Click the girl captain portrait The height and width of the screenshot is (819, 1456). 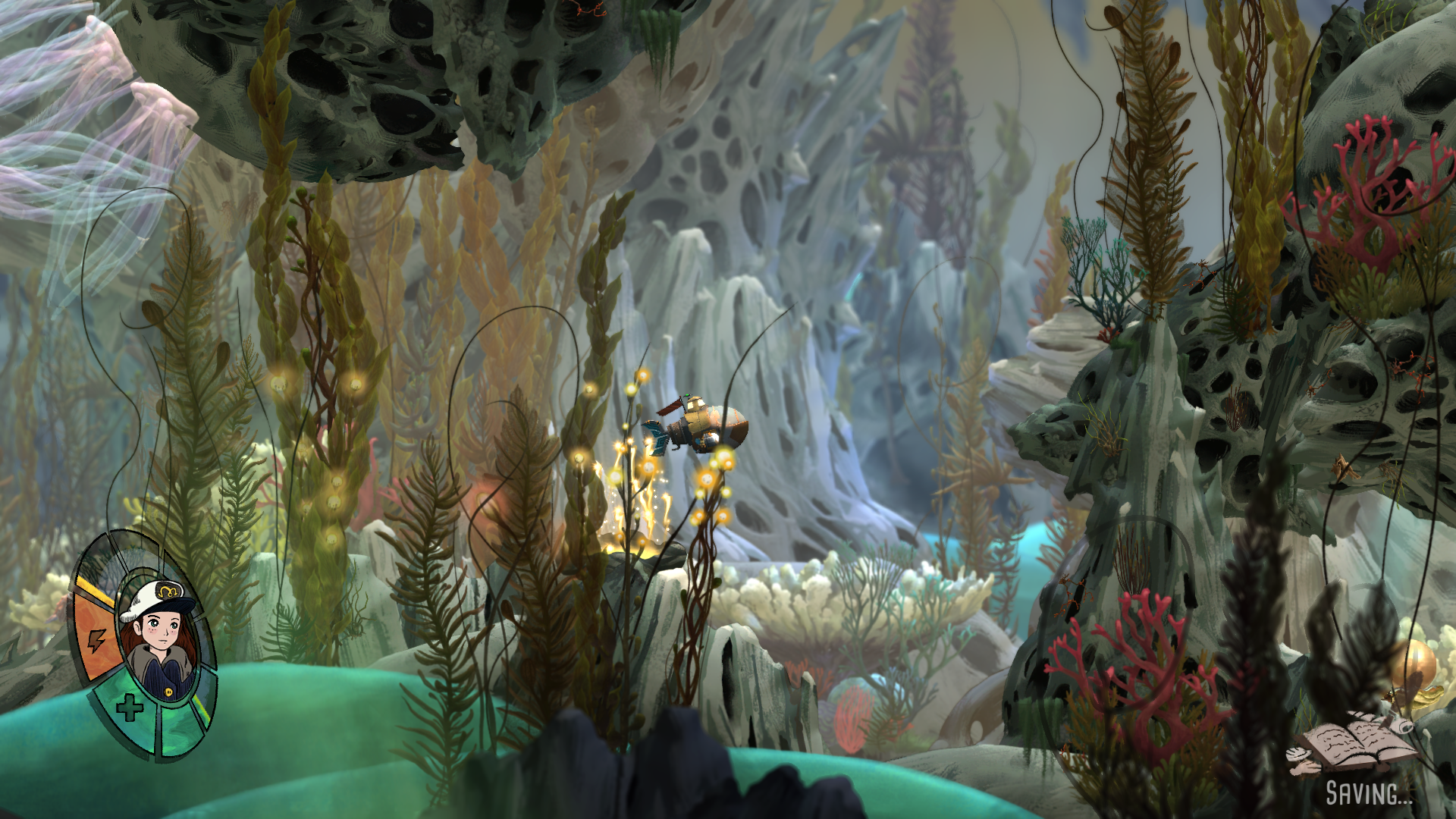158,642
